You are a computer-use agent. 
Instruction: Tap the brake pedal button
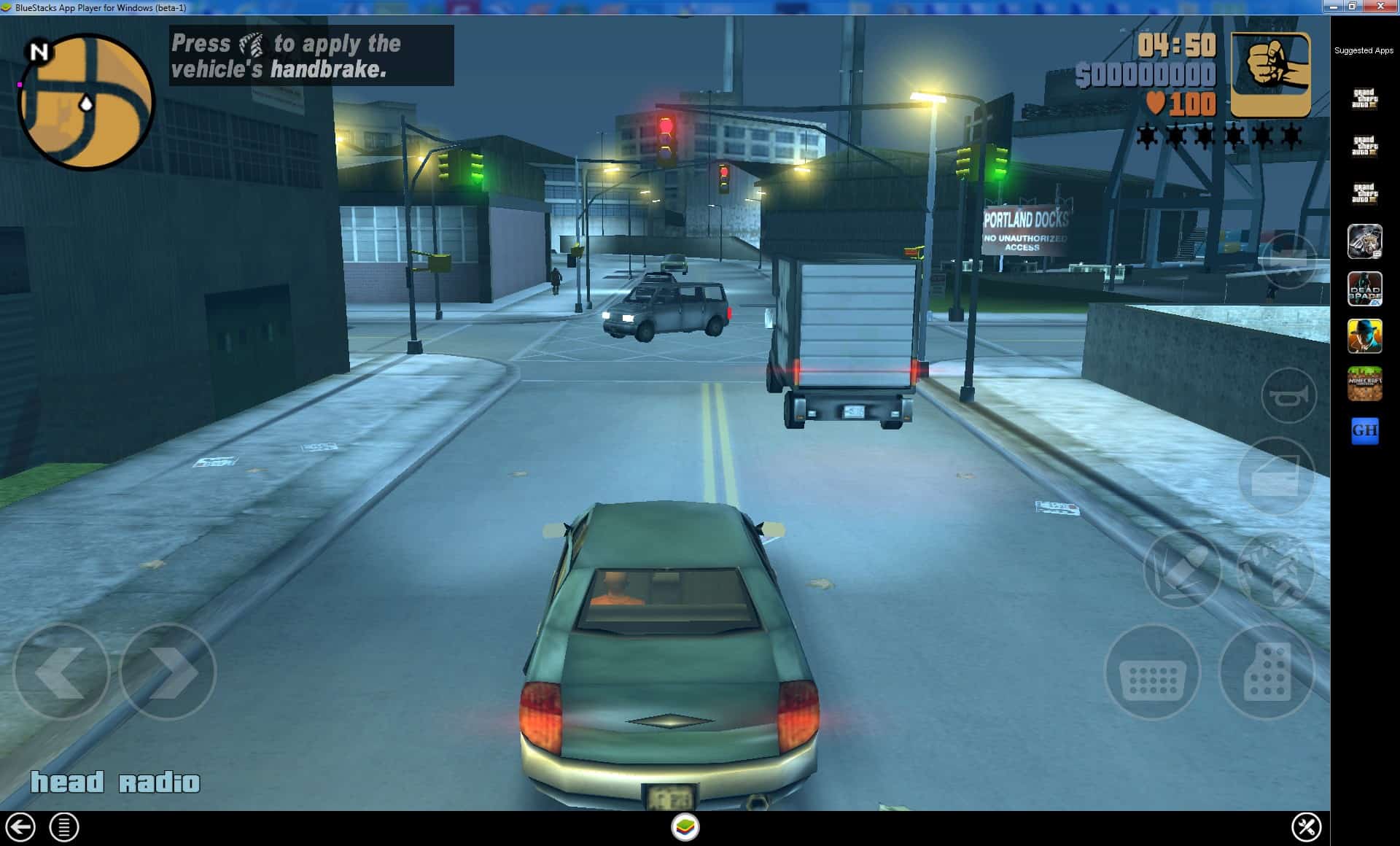(x=1153, y=672)
